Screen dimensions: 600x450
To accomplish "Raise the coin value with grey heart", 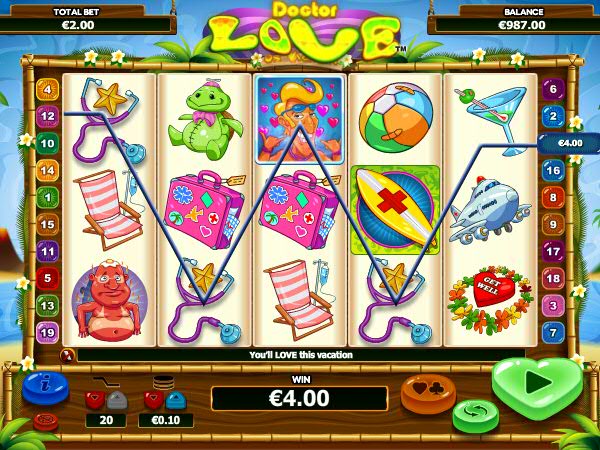I will [175, 400].
